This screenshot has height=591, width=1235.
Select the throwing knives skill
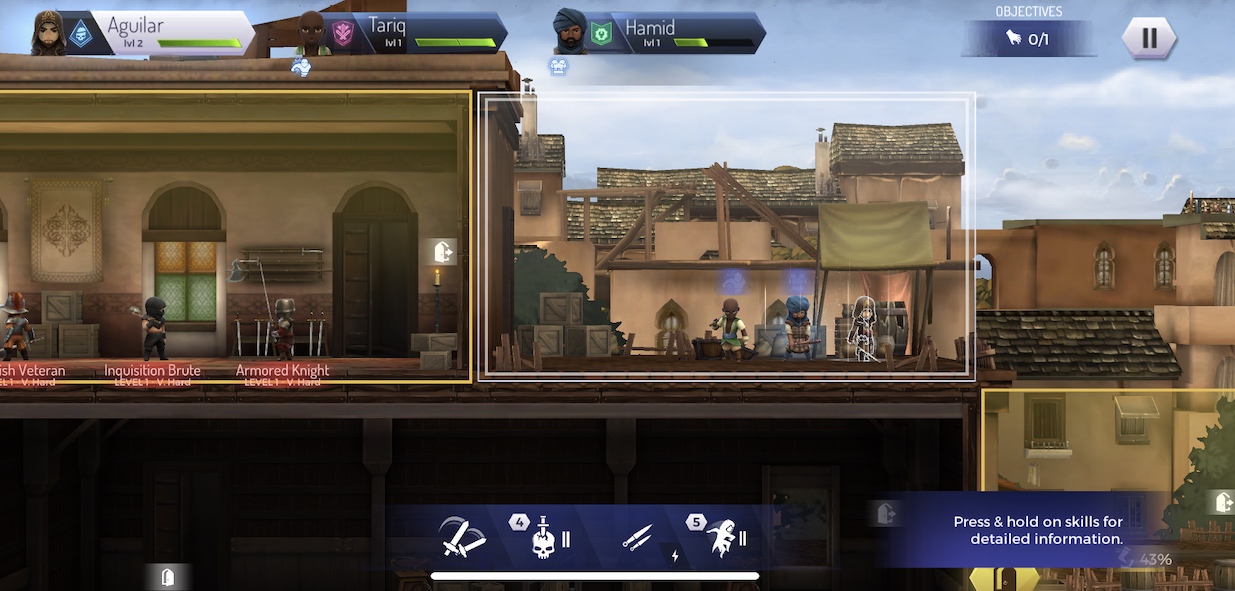(638, 538)
